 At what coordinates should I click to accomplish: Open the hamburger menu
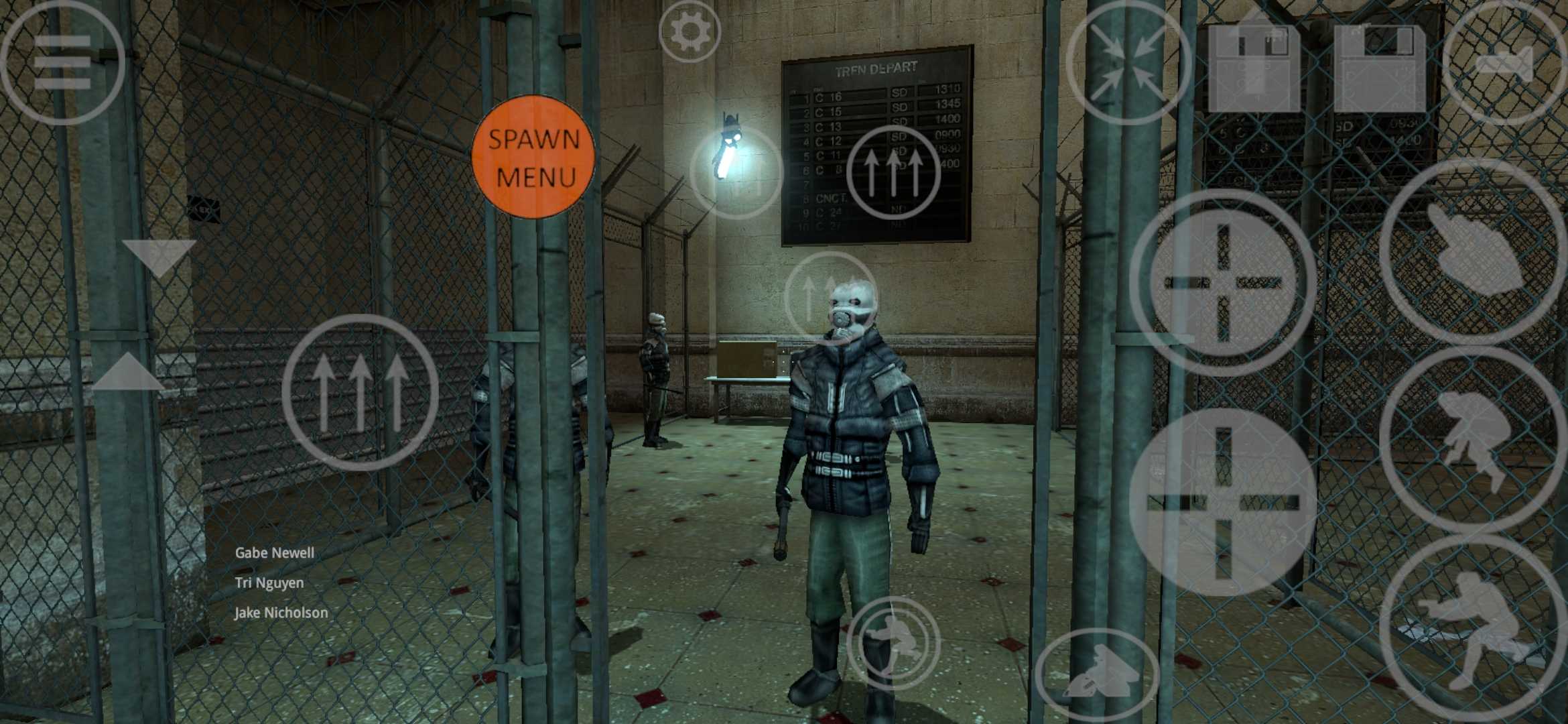pyautogui.click(x=62, y=62)
